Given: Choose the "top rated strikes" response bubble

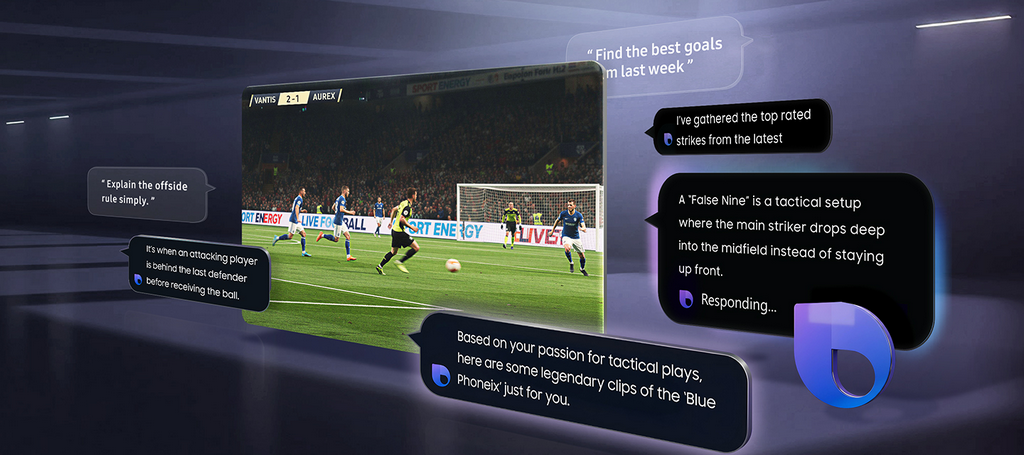Looking at the screenshot, I should (739, 127).
